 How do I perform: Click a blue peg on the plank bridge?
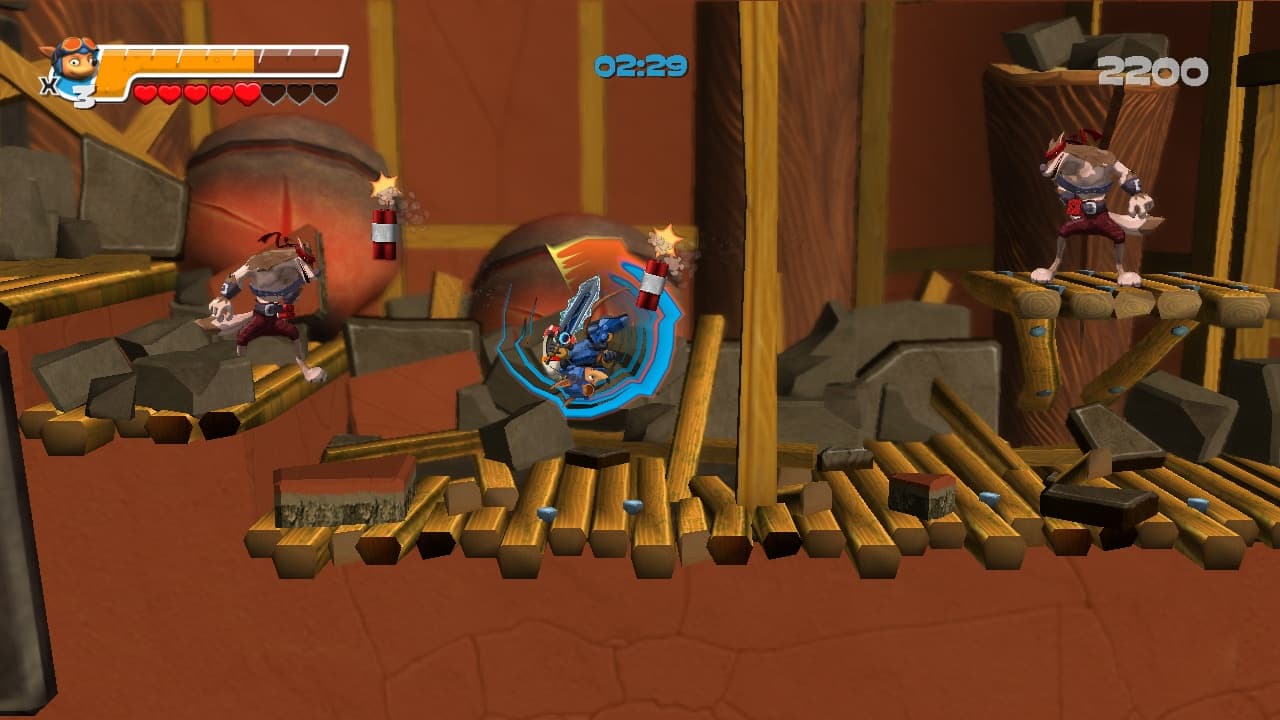545,512
